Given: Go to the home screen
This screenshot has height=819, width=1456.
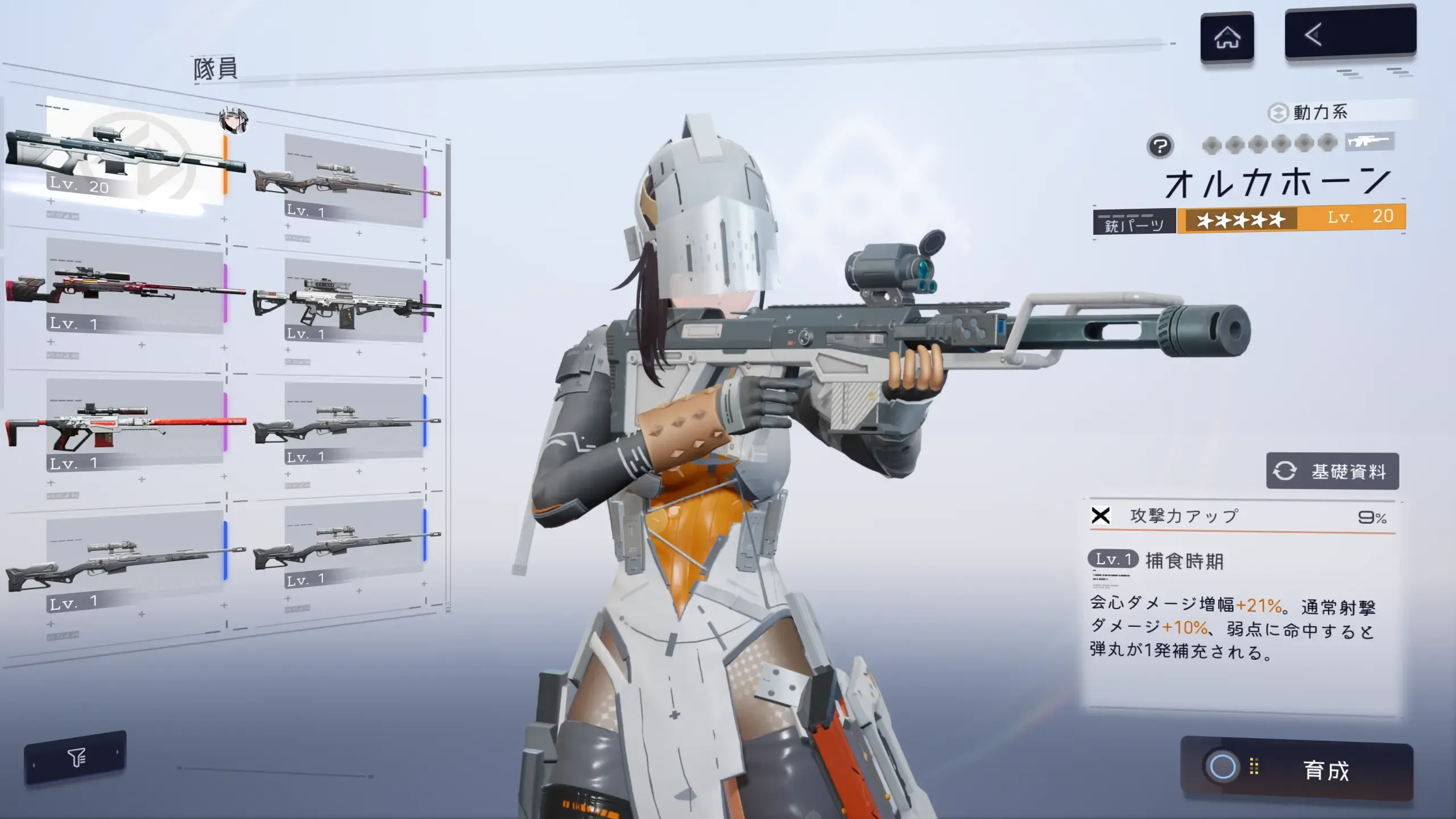Looking at the screenshot, I should pos(1227,38).
